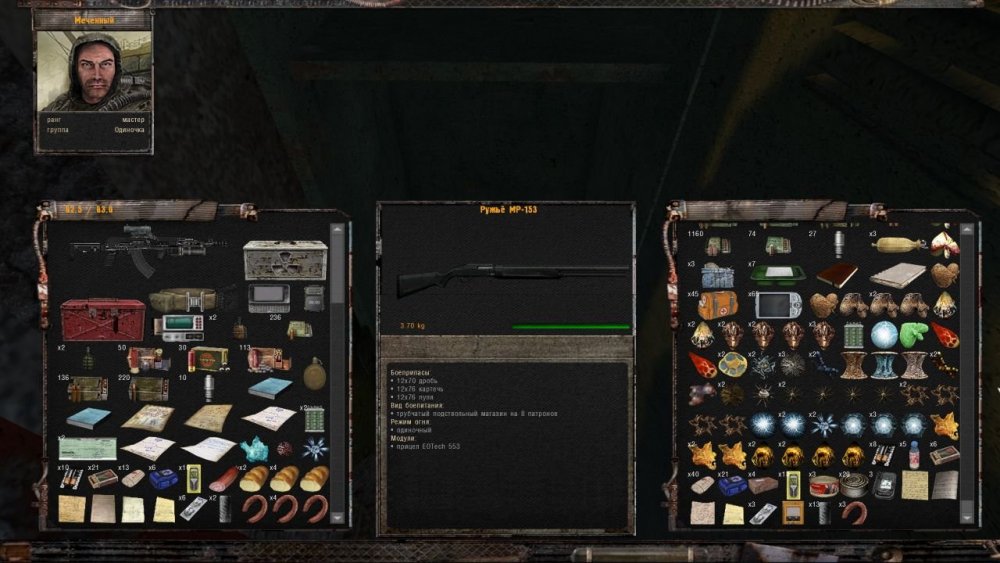Image resolution: width=1000 pixels, height=563 pixels.
Task: Select the red metal toolbox
Action: [x=103, y=319]
